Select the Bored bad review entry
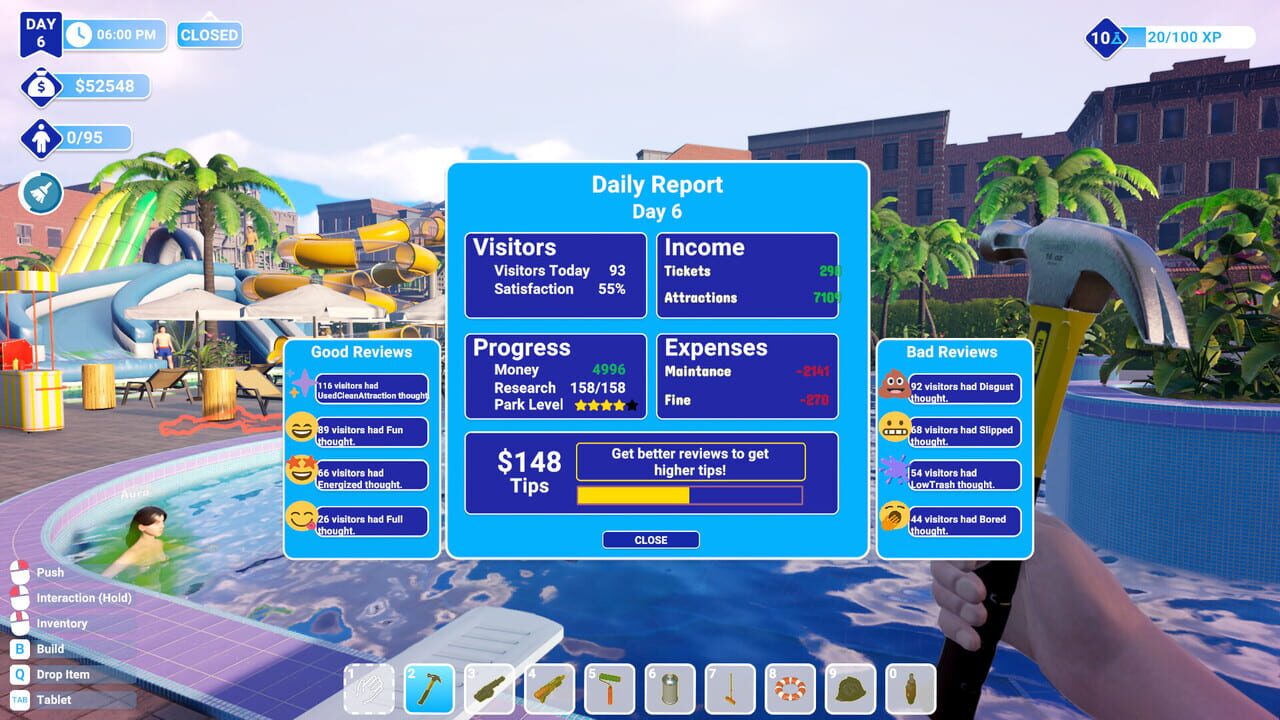Screen dimensions: 1280x720 964,524
